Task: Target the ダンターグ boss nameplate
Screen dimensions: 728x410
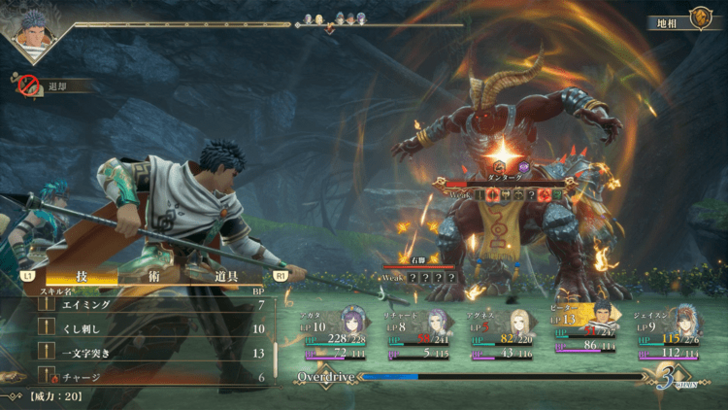Action: 506,175
